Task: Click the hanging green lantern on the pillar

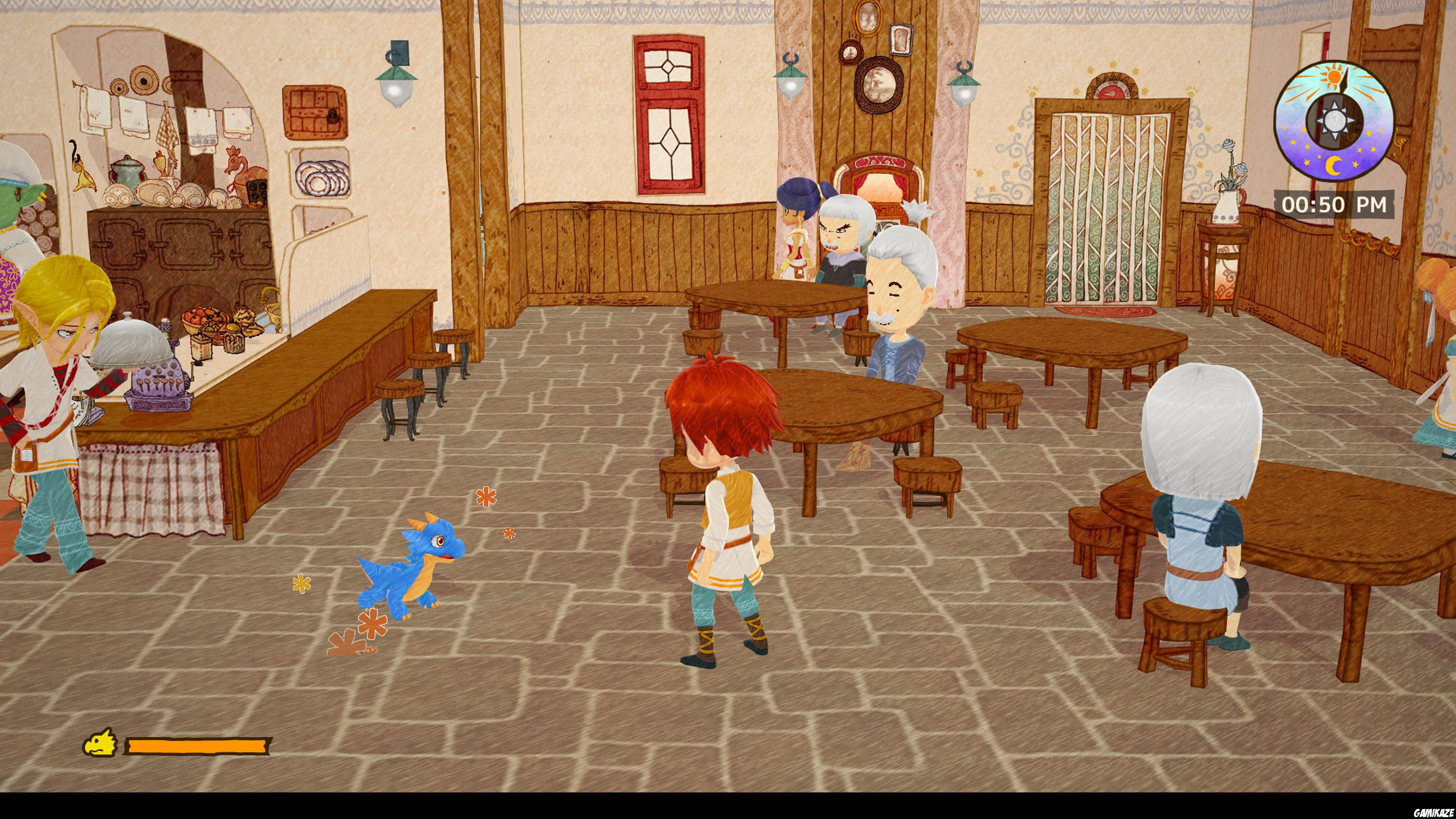Action: click(791, 78)
